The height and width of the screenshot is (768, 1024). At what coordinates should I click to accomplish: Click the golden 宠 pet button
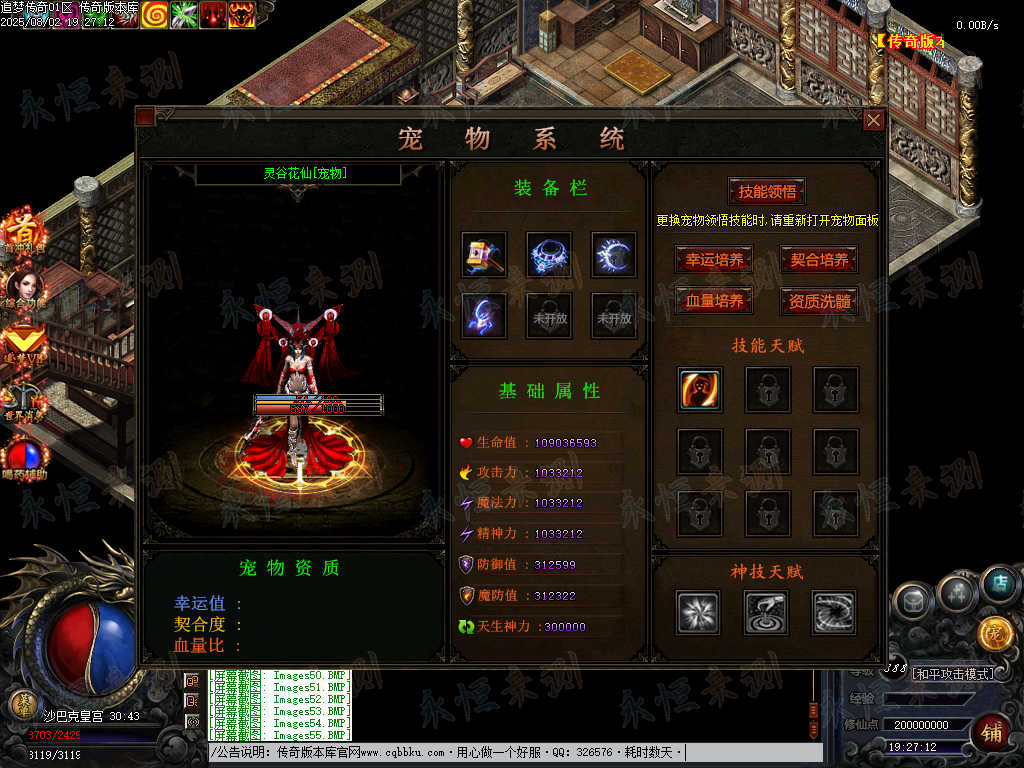tap(995, 633)
